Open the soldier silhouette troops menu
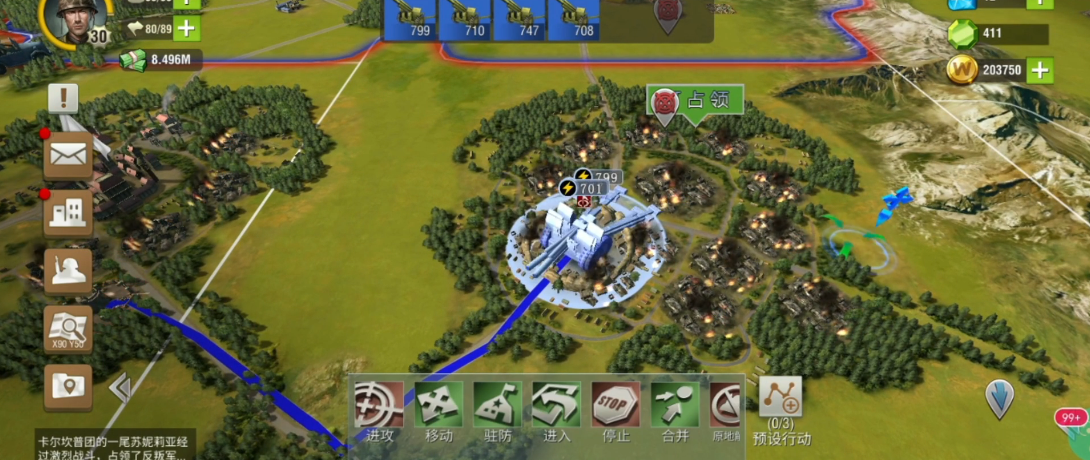1090x460 pixels. [x=68, y=270]
